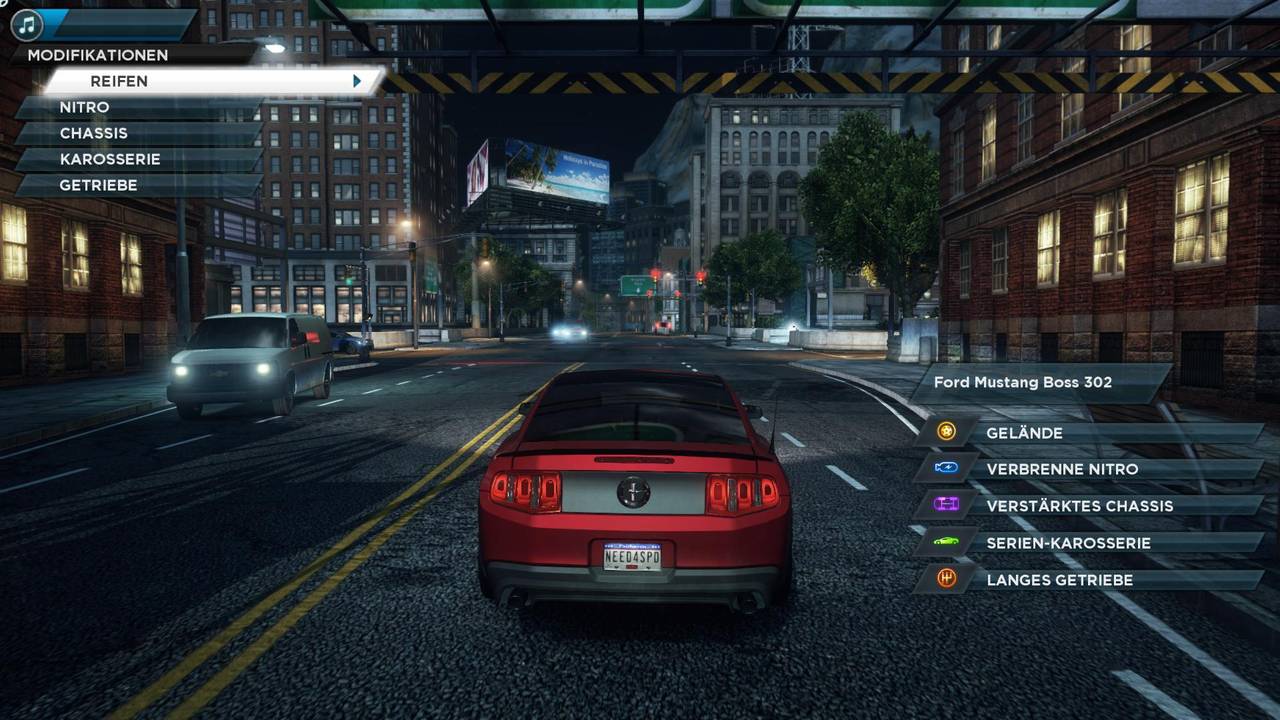The height and width of the screenshot is (720, 1280).
Task: Click the music note icon
Action: click(26, 24)
